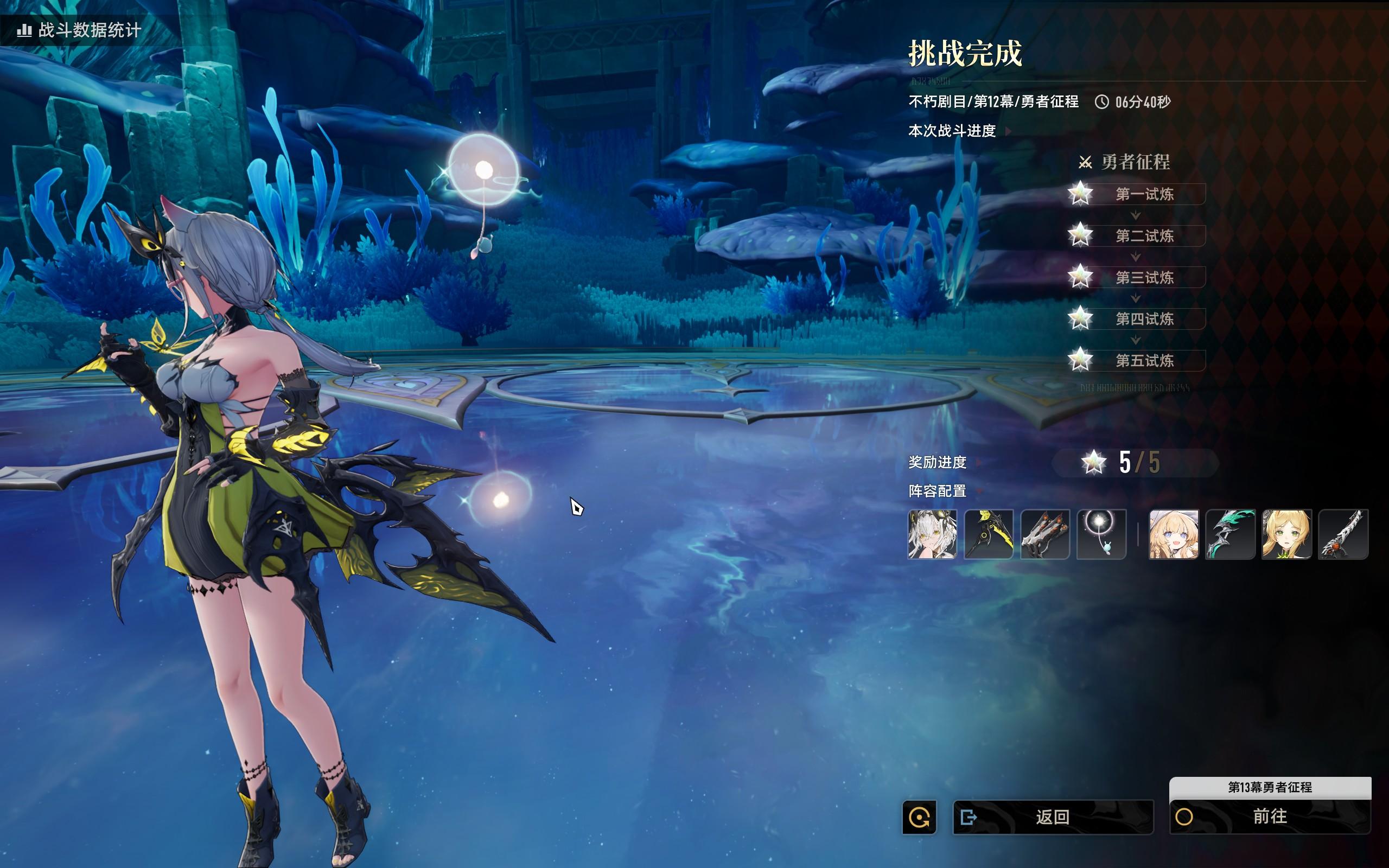The height and width of the screenshot is (868, 1389).
Task: Open 战斗数据统计 battle statistics
Action: click(x=79, y=30)
